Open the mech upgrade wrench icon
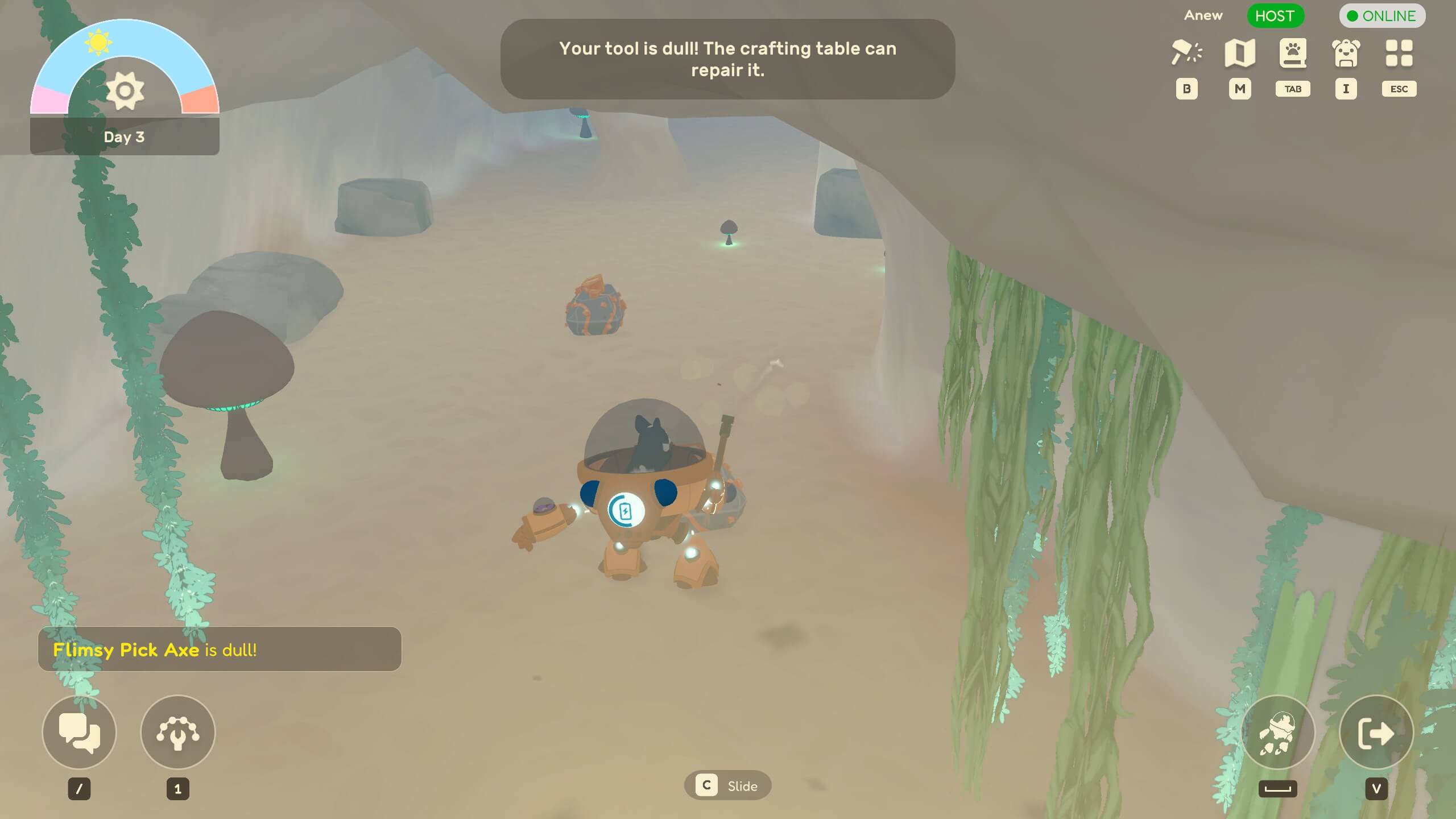Image resolution: width=1456 pixels, height=819 pixels. pyautogui.click(x=178, y=733)
